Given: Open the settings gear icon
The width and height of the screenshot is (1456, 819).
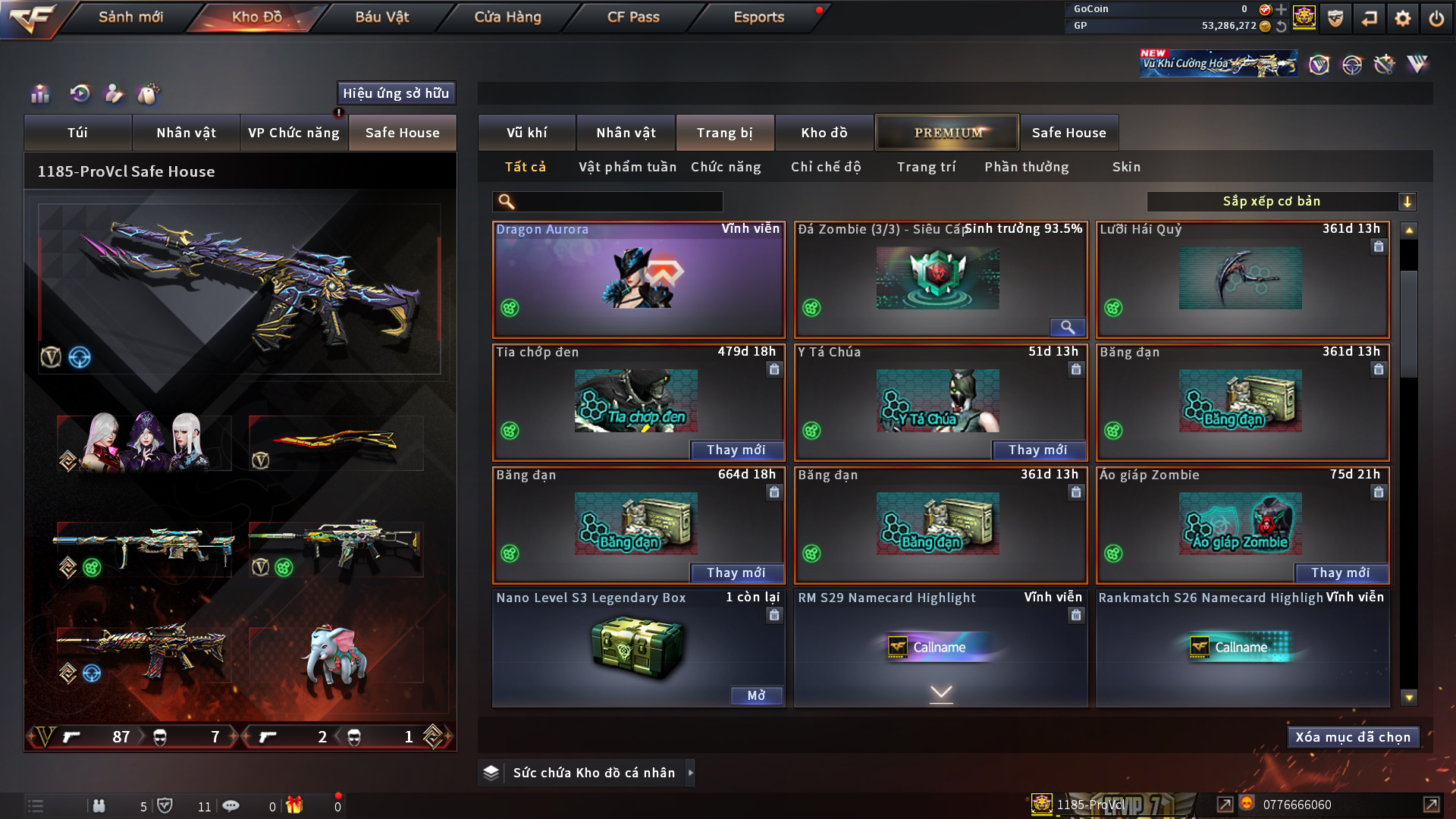Looking at the screenshot, I should click(1403, 18).
